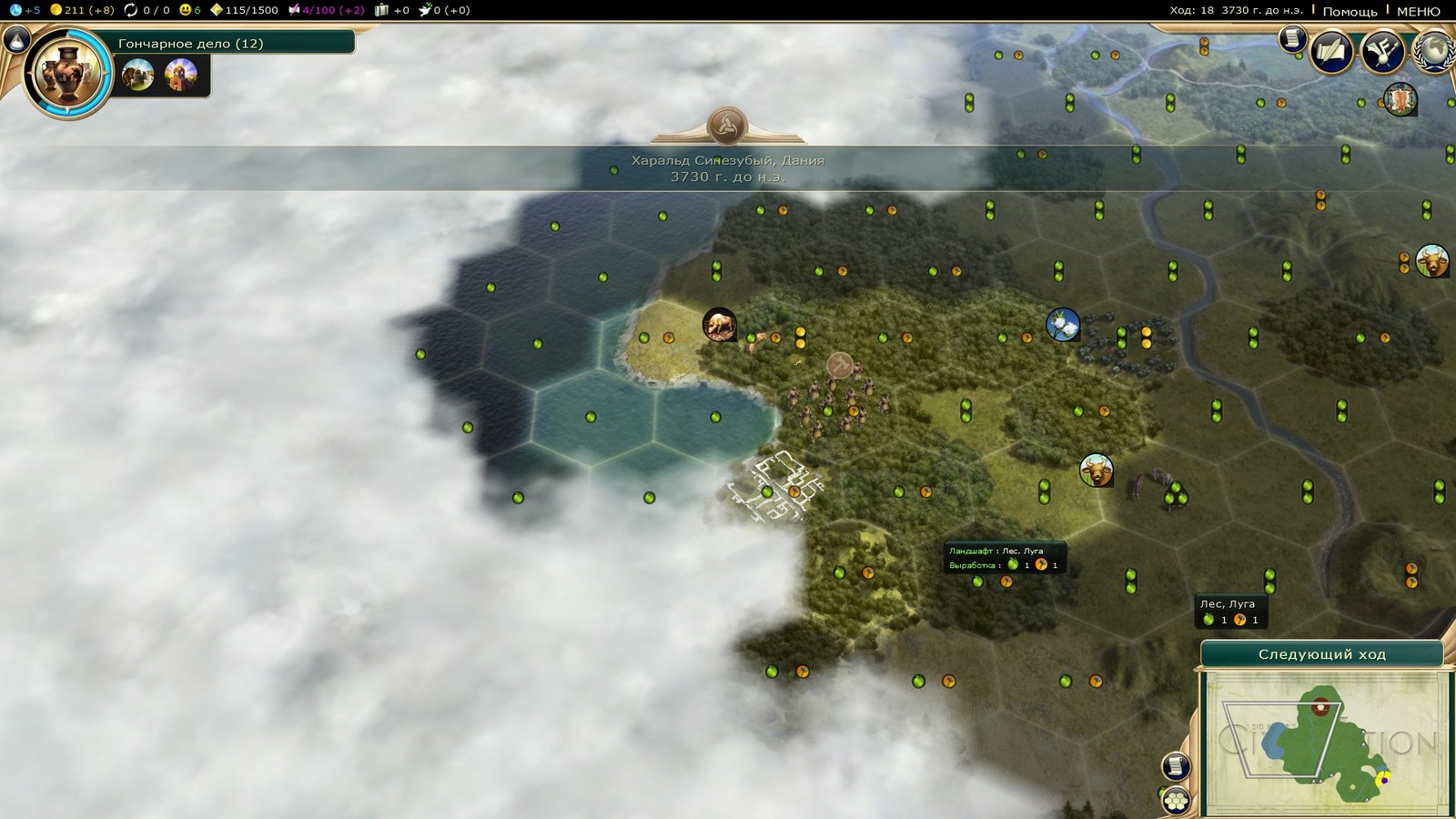The width and height of the screenshot is (1456, 819).
Task: Open social policies via scroll-and-quill icon
Action: (x=1331, y=52)
